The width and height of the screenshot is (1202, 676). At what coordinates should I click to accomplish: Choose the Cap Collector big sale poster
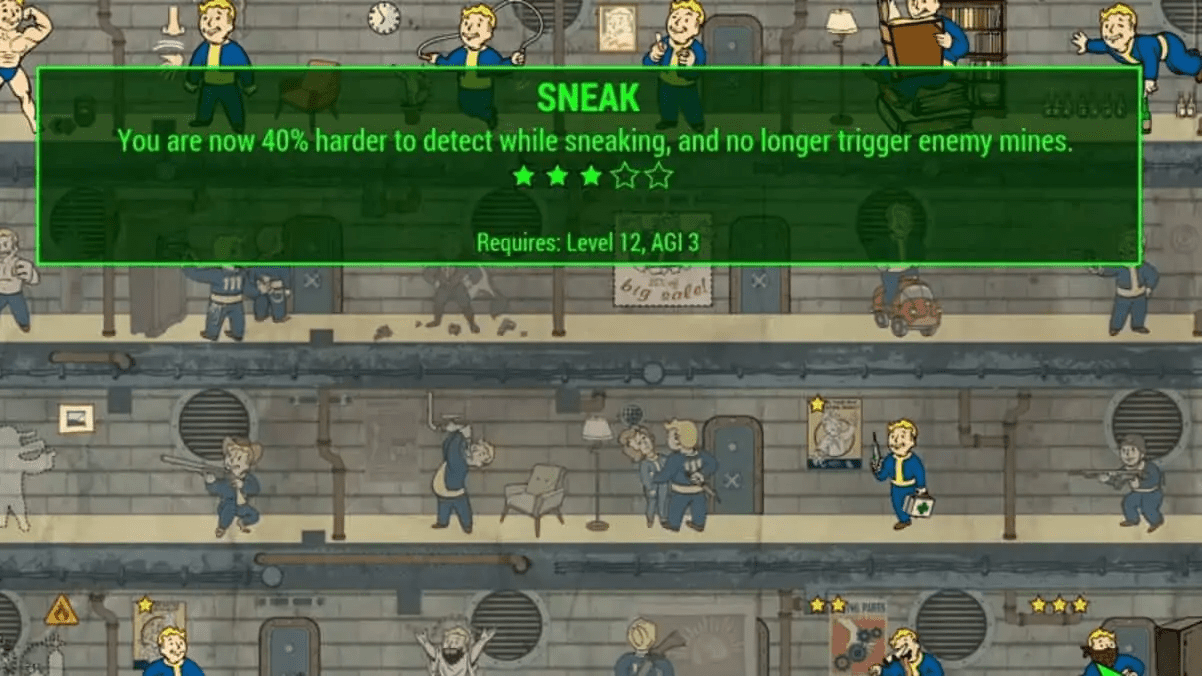(x=663, y=283)
